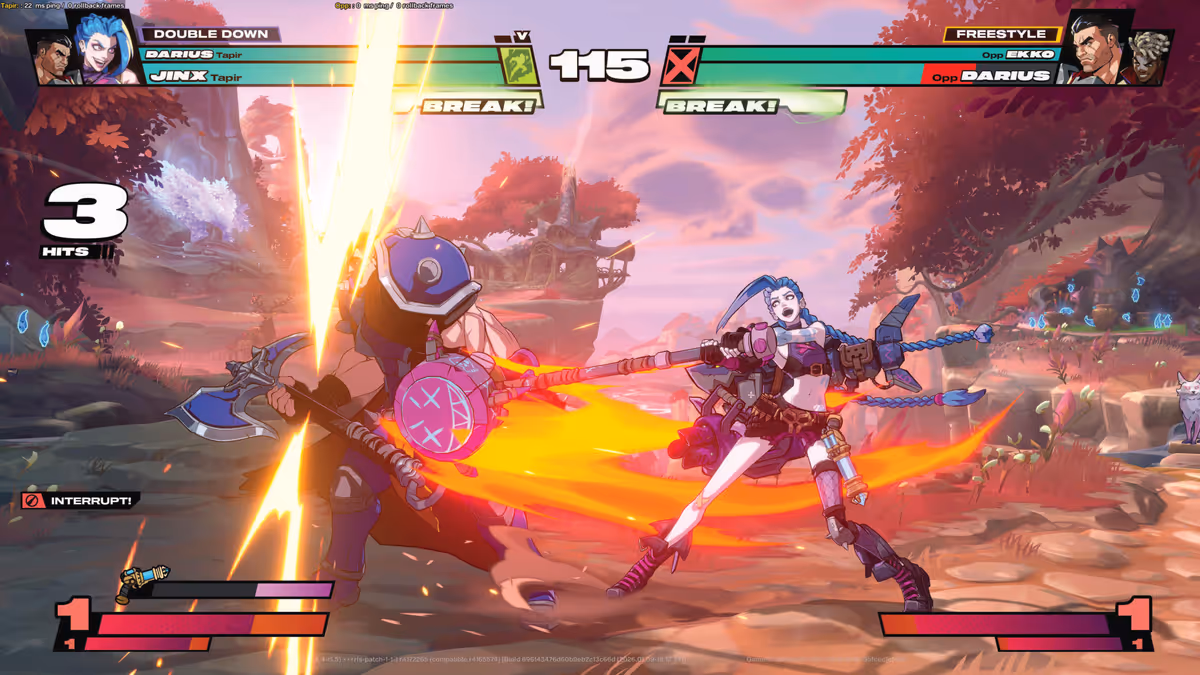This screenshot has width=1200, height=675.
Task: Click the Freestyle fuse label
Action: [x=1001, y=34]
